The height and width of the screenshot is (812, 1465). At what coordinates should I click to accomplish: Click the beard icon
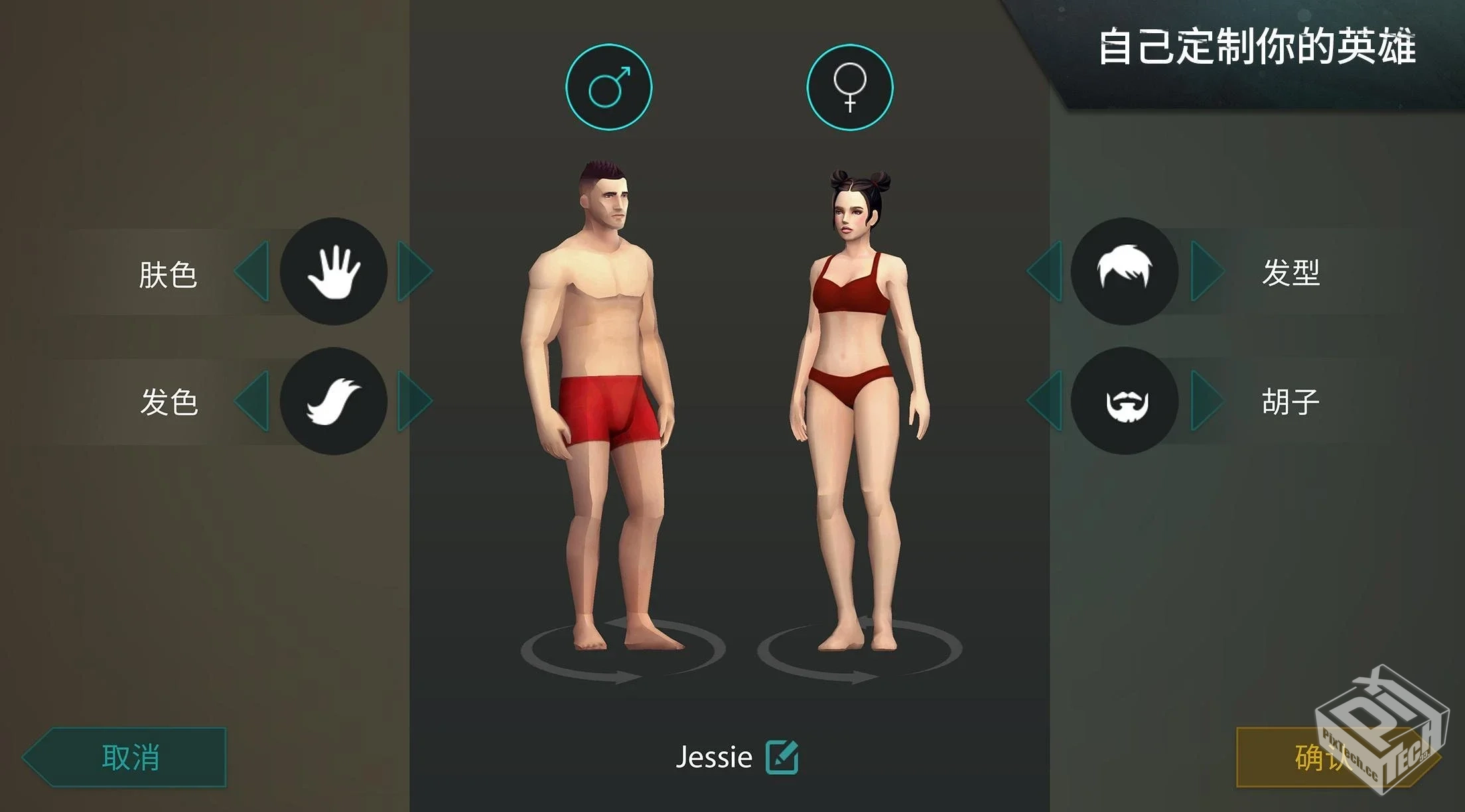[1125, 401]
